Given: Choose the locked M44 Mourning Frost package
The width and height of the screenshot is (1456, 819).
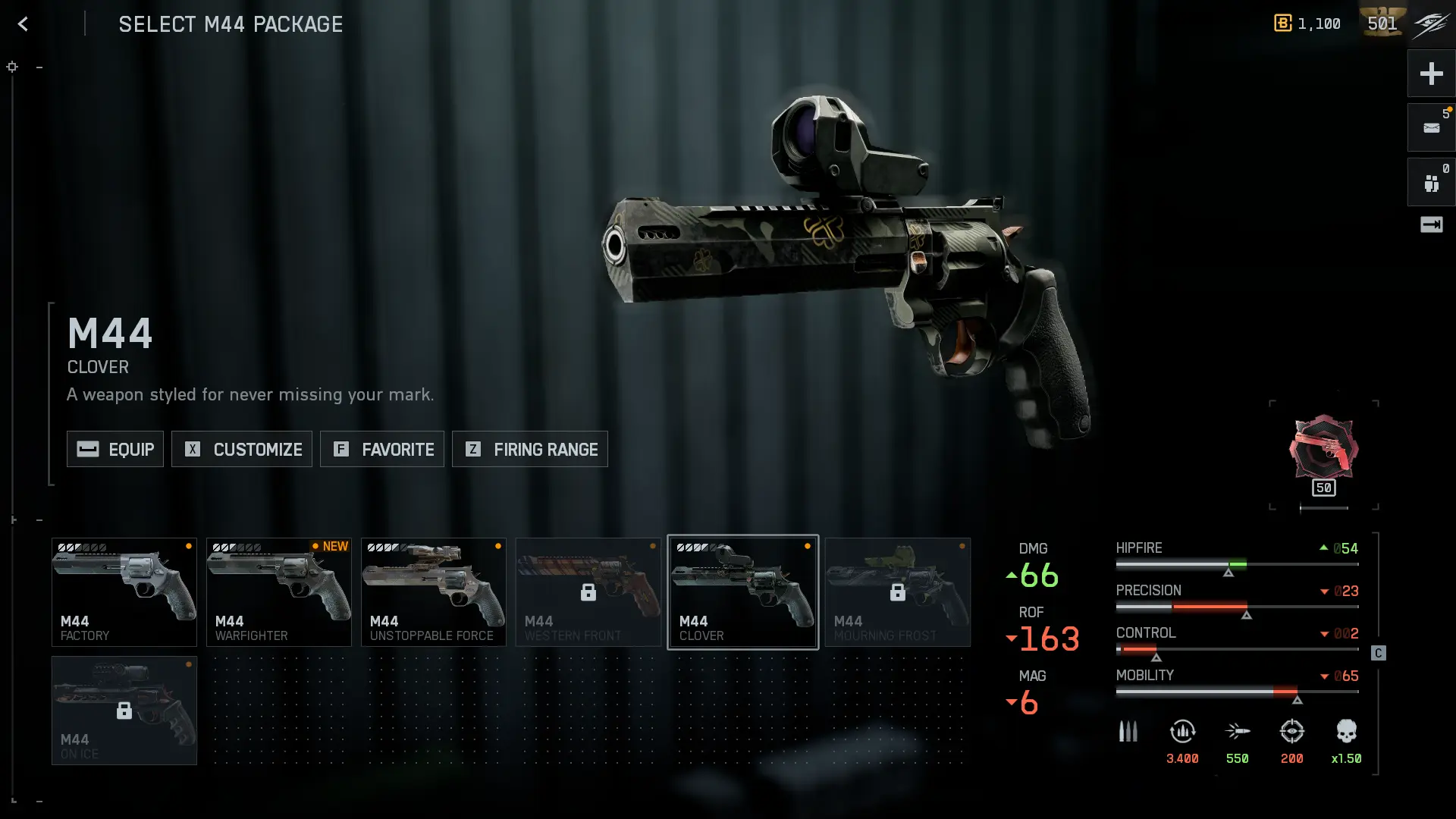Looking at the screenshot, I should point(898,592).
